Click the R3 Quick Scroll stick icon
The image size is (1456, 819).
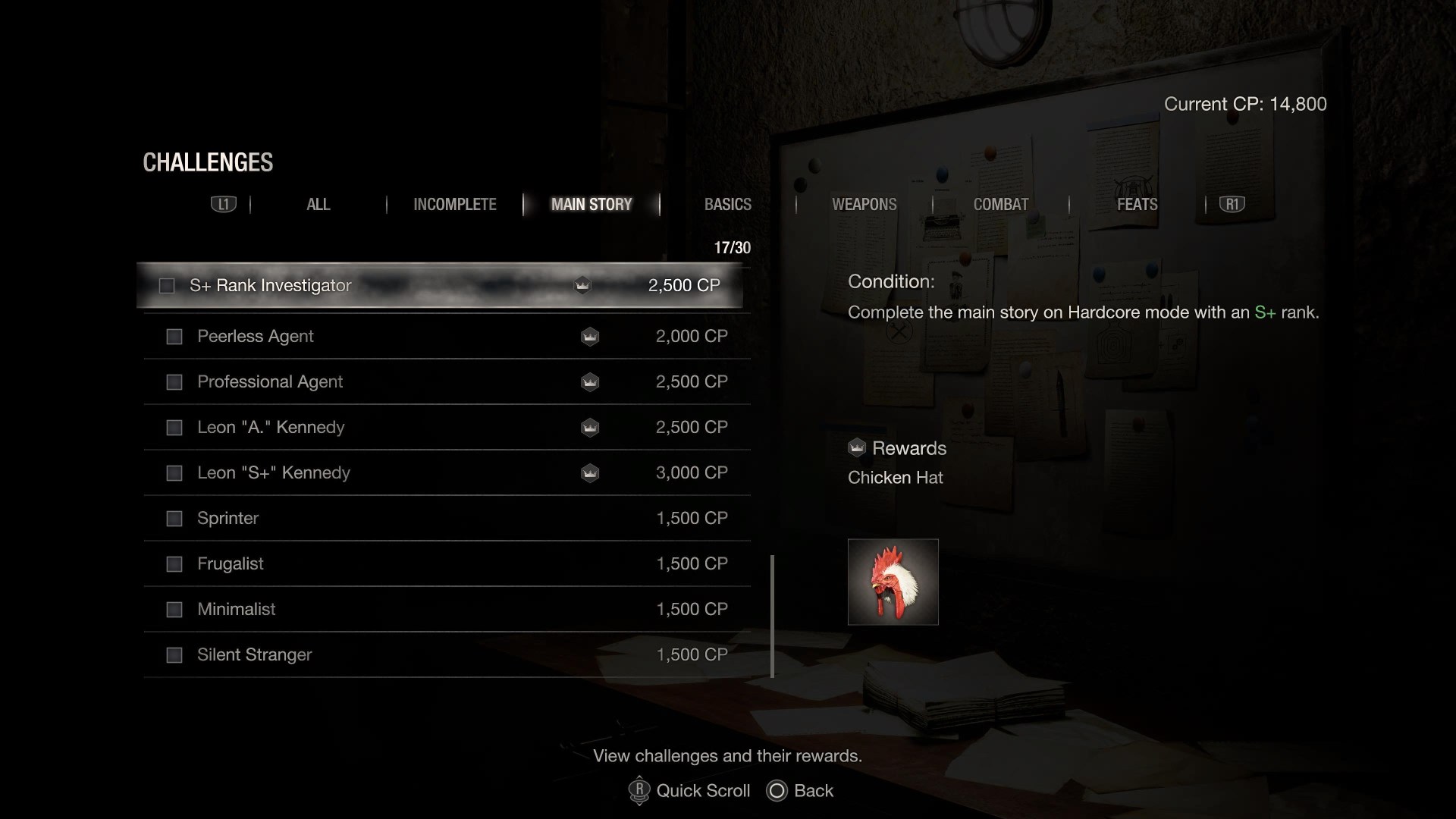pyautogui.click(x=639, y=791)
